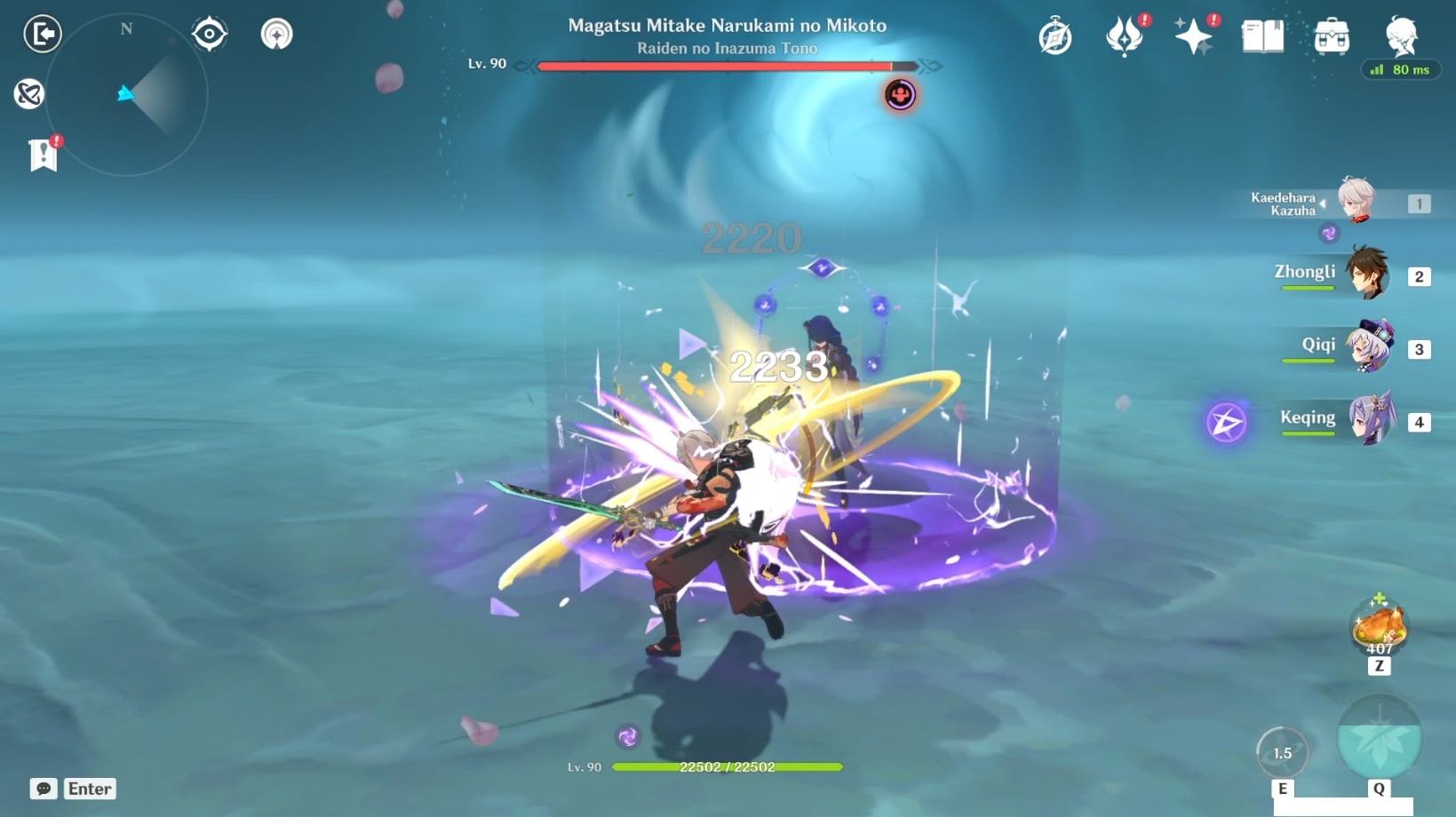1456x817 pixels.
Task: Cast the elemental burst Q ability
Action: 1380,736
